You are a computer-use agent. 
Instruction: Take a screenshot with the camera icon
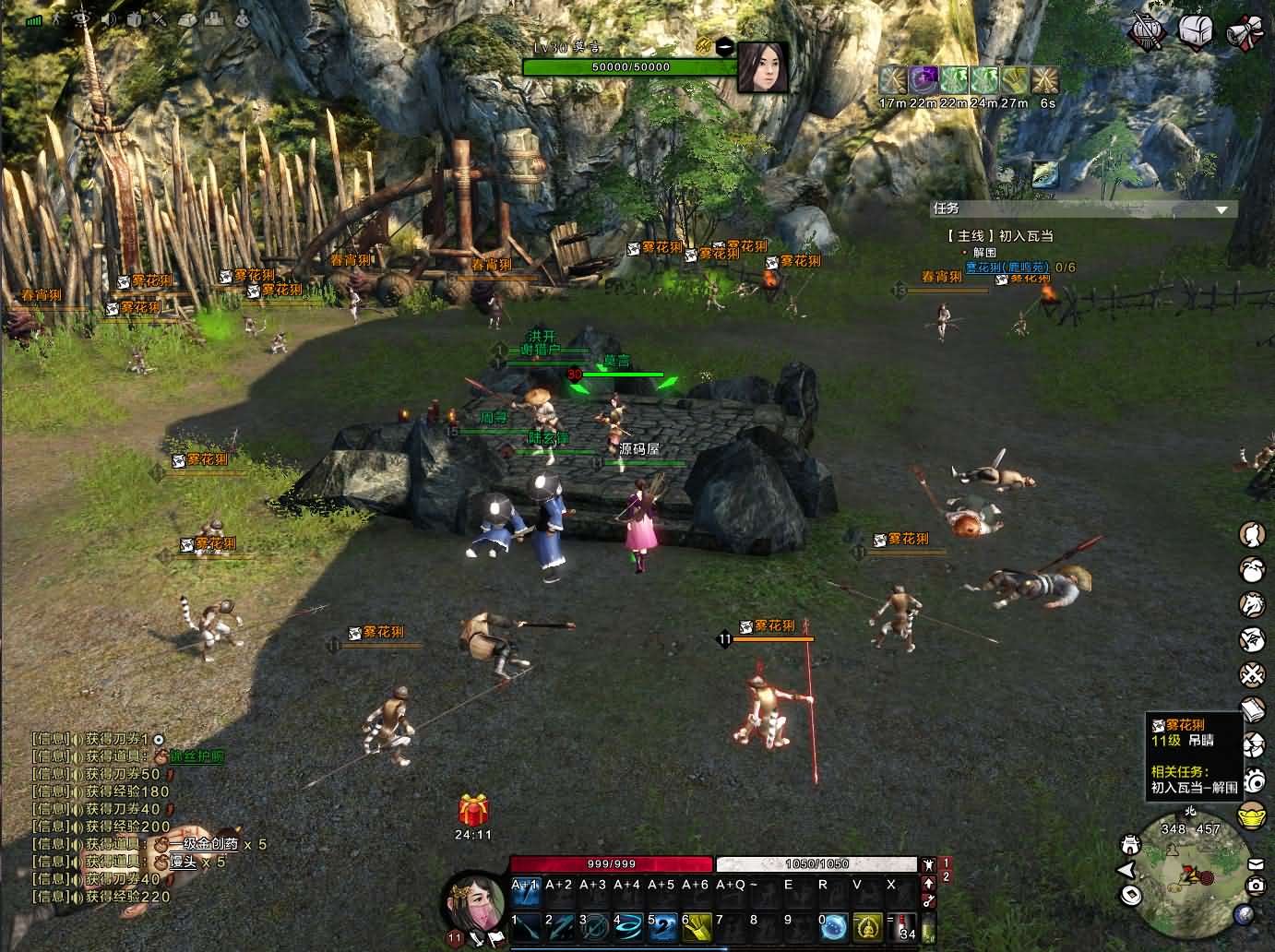pos(1255,886)
